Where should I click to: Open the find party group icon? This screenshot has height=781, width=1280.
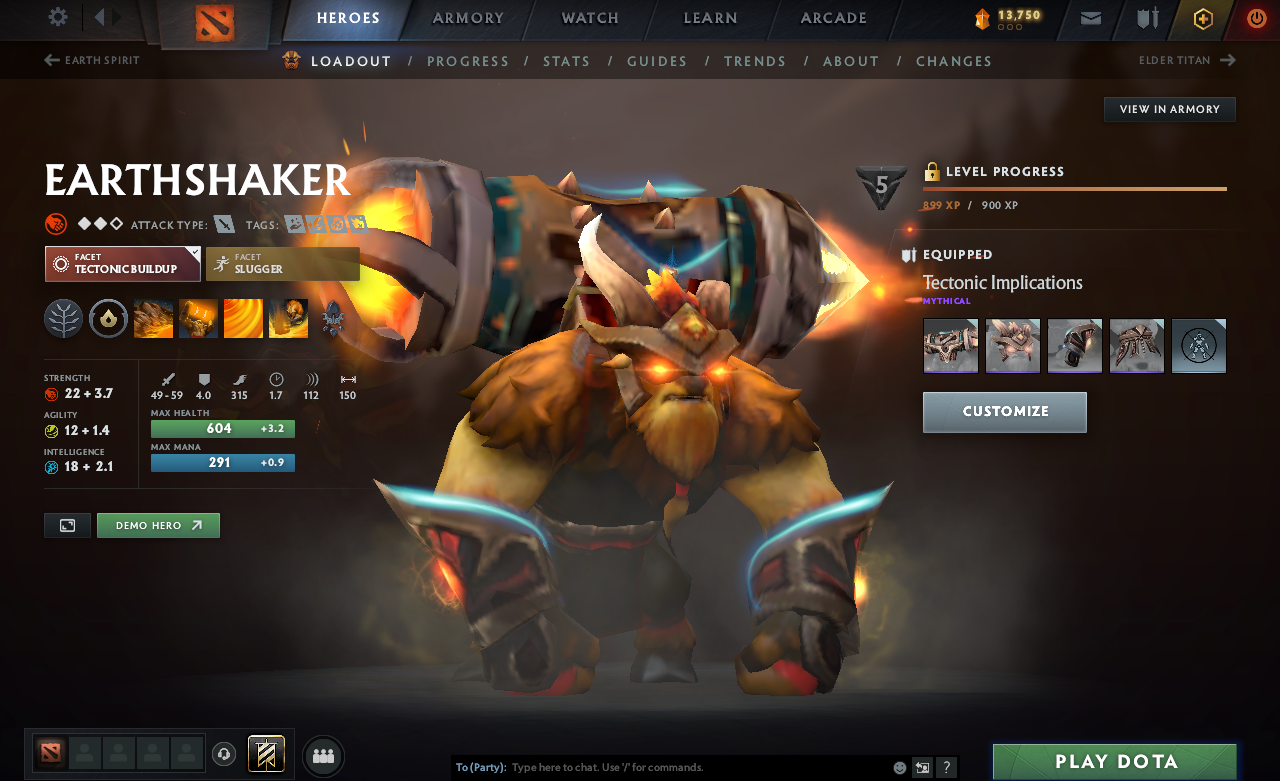[x=323, y=756]
